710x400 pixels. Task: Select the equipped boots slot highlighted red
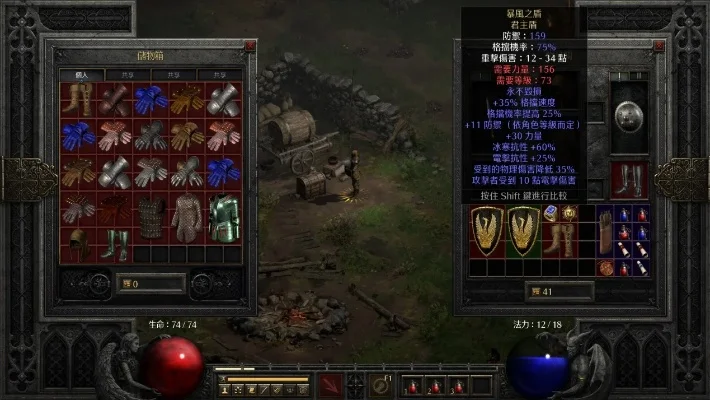(629, 179)
